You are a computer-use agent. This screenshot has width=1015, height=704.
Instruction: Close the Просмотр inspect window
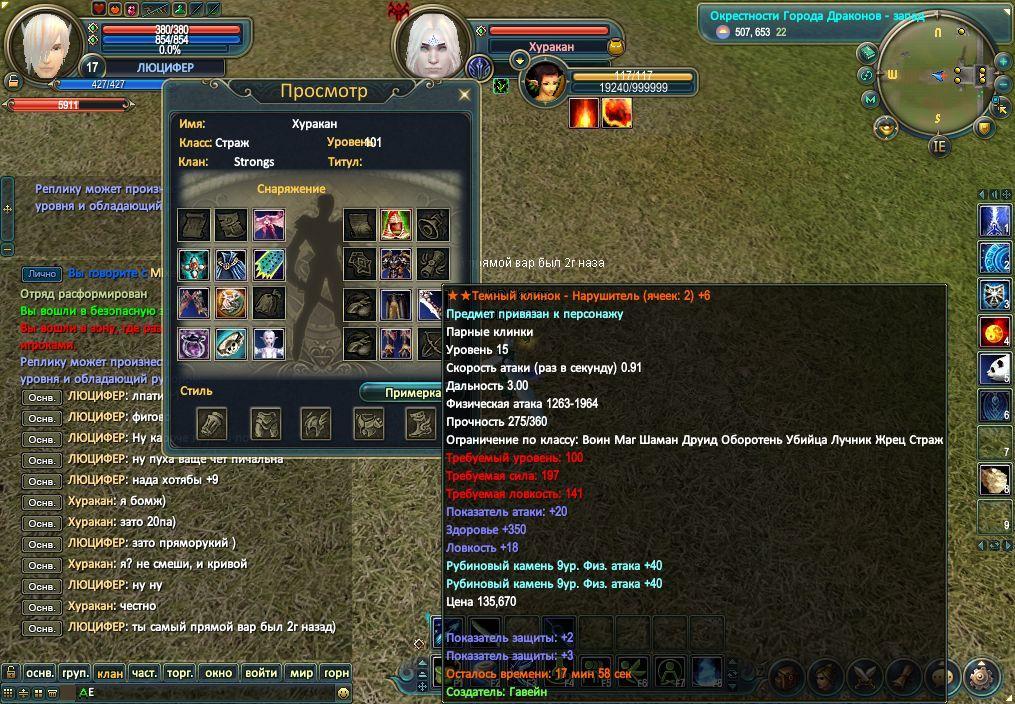[x=464, y=95]
